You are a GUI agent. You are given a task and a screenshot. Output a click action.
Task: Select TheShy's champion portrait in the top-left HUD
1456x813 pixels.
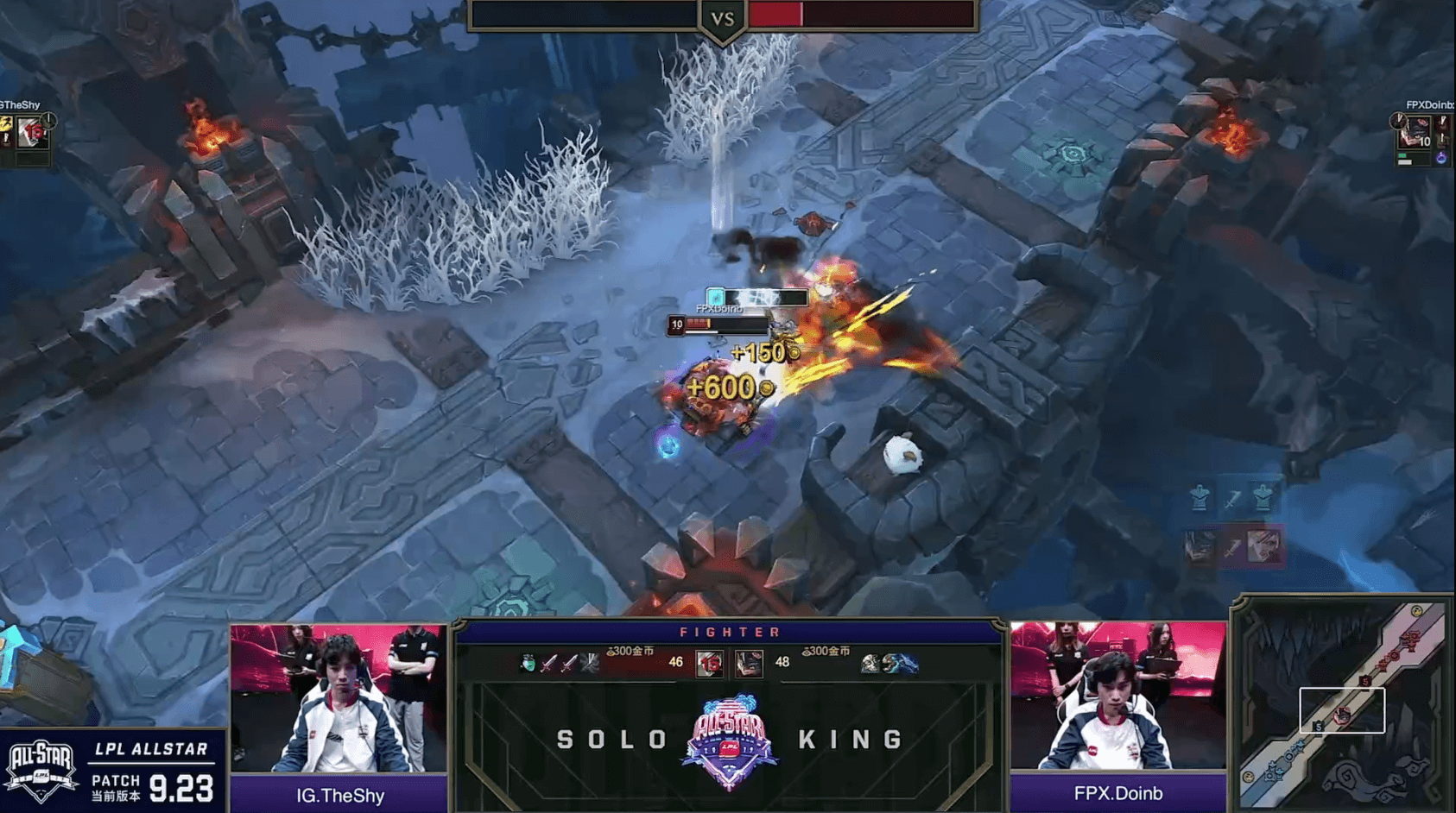[32, 133]
